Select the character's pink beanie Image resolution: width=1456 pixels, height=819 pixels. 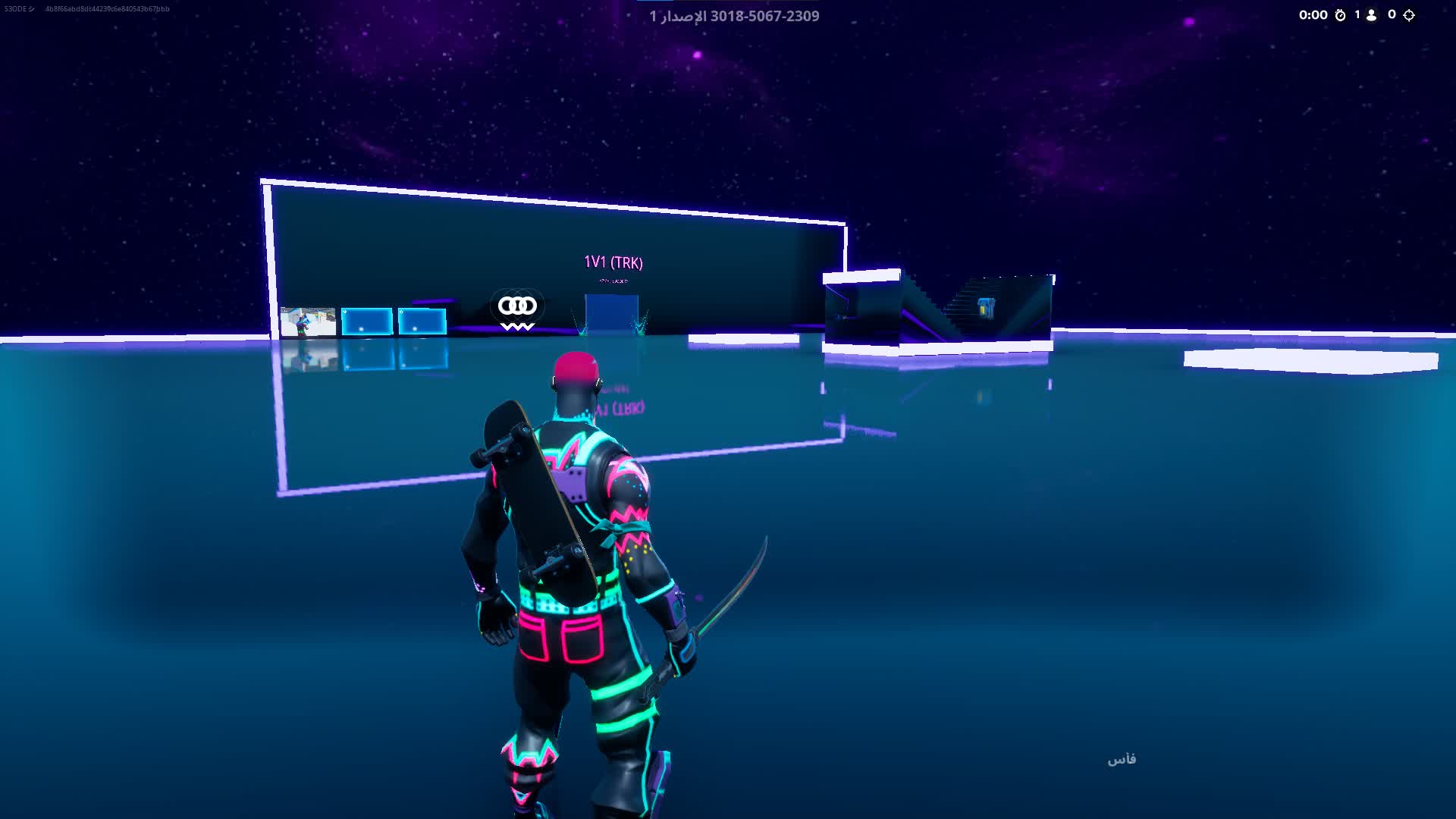[x=575, y=364]
